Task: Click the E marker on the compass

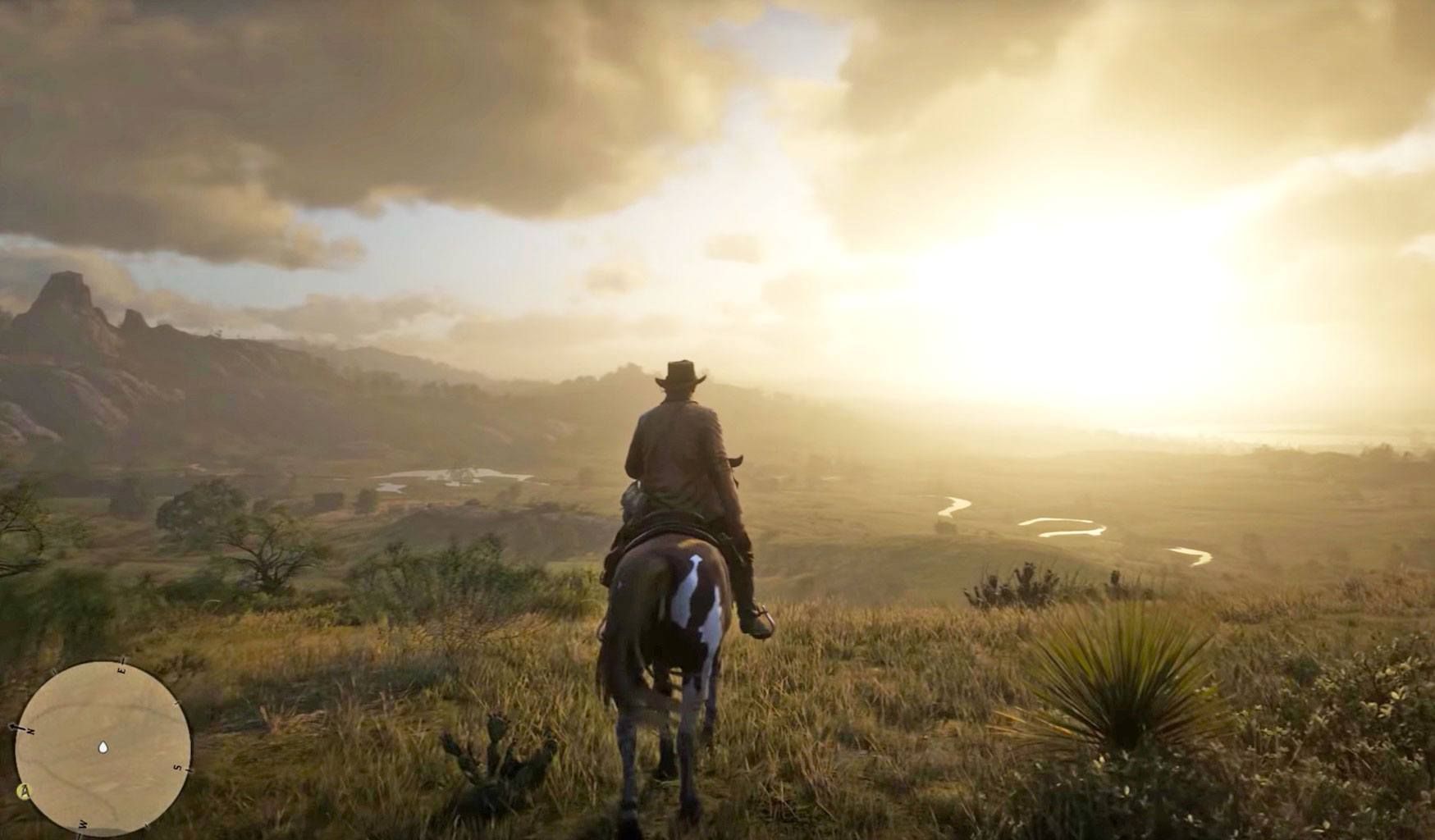Action: 122,669
